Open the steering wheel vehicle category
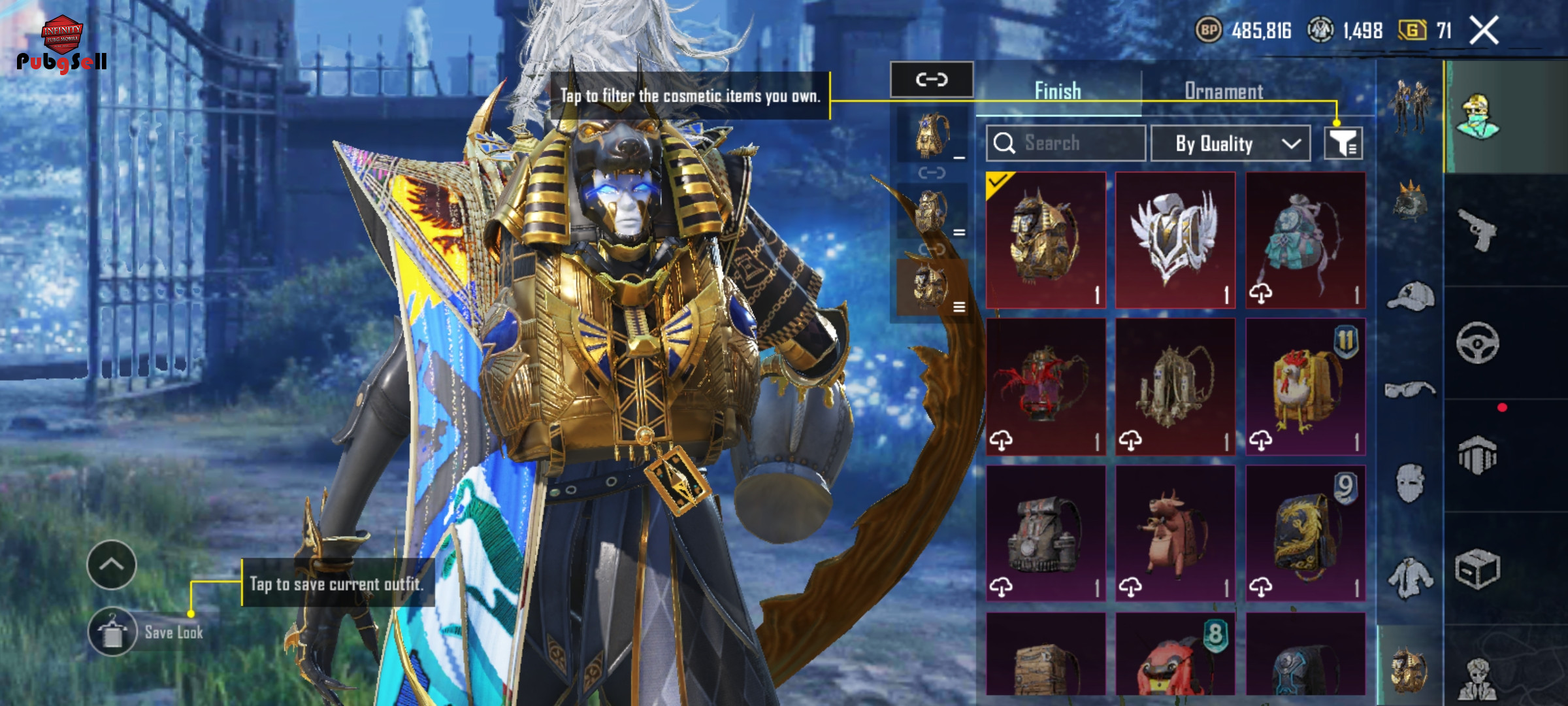Viewport: 1568px width, 706px height. [1478, 343]
